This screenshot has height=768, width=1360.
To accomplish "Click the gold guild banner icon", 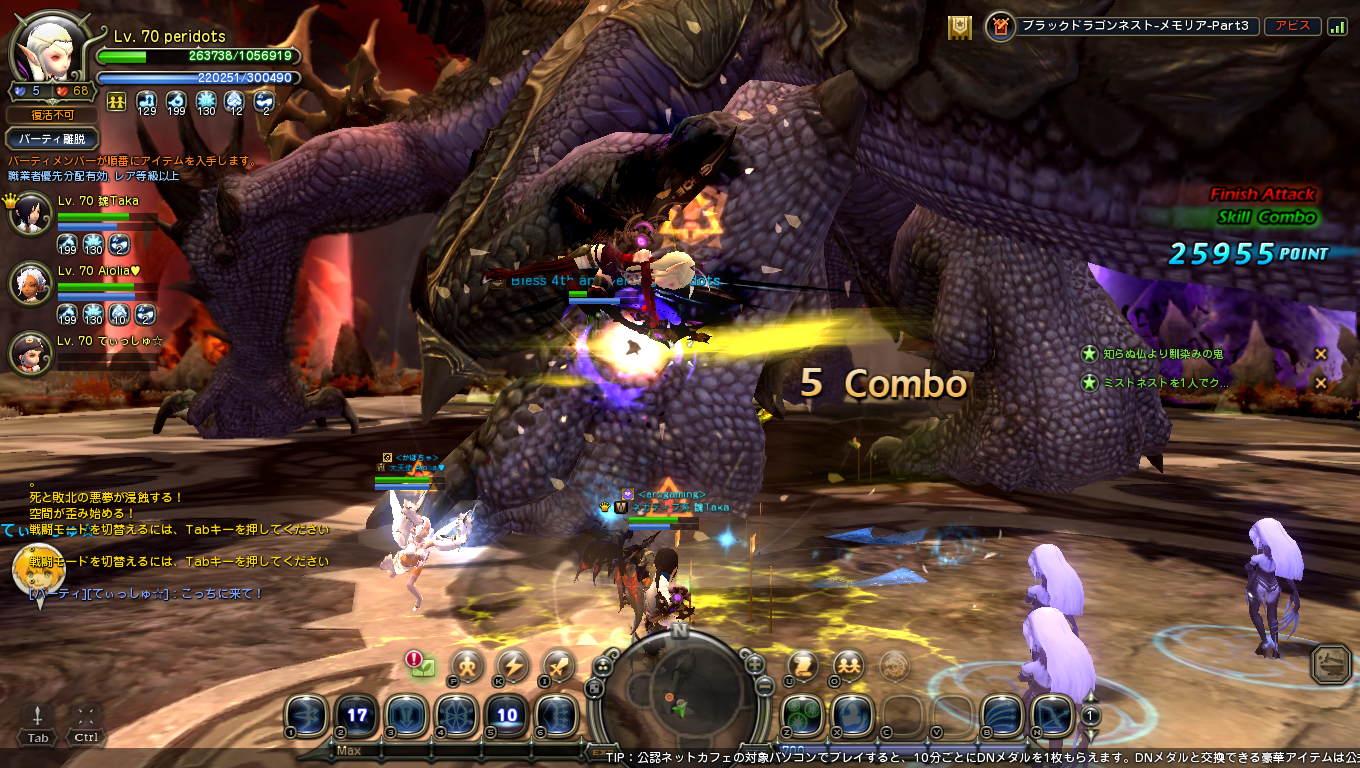I will (960, 27).
